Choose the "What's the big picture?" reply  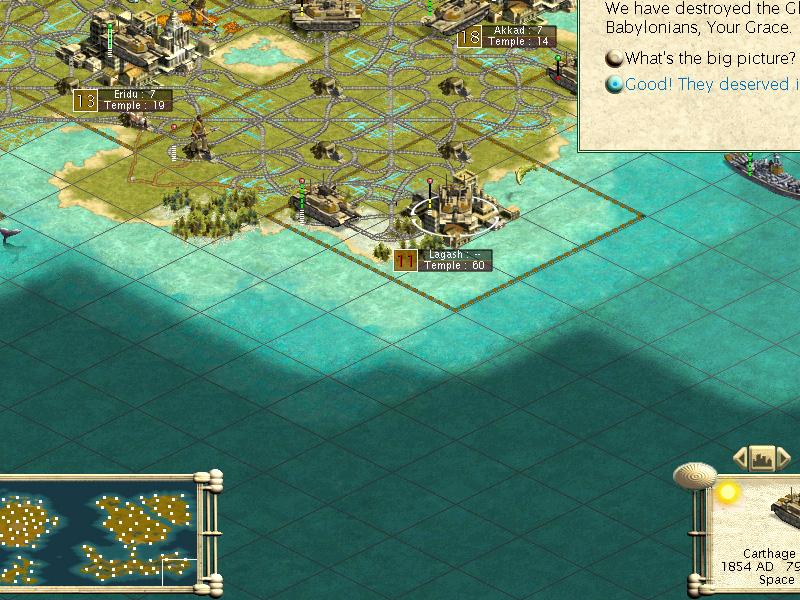coord(709,58)
